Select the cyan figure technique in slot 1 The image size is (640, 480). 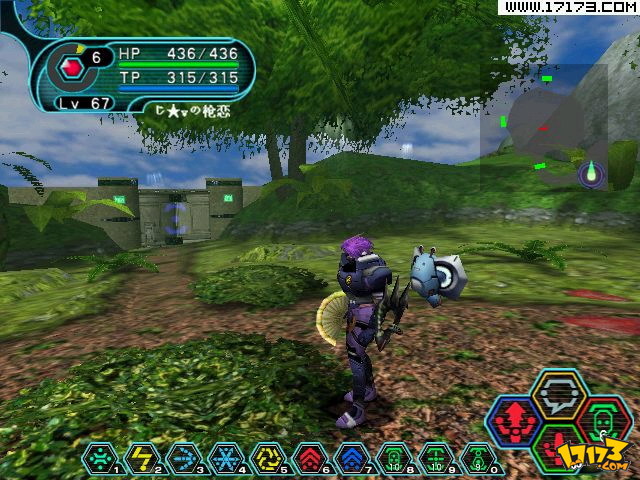tap(98, 458)
